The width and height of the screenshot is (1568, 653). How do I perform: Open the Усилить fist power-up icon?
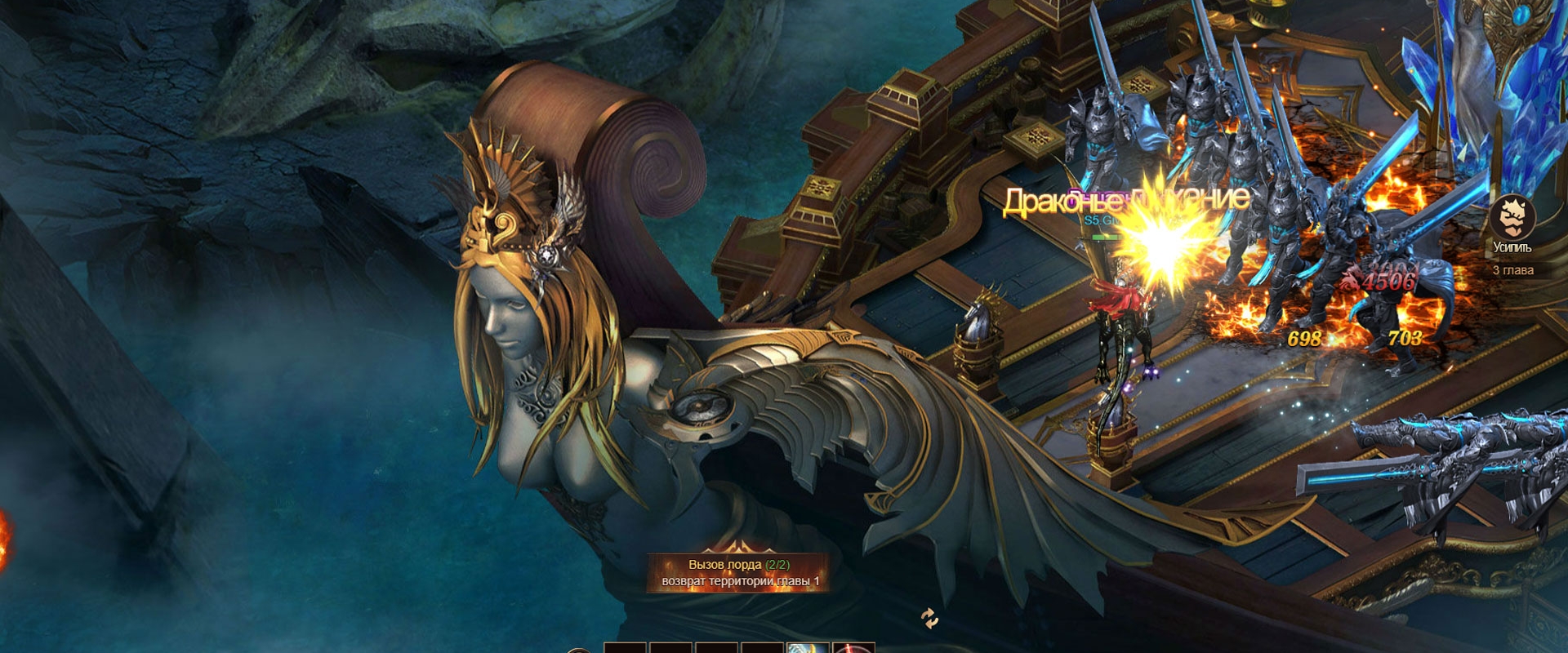tap(1512, 219)
